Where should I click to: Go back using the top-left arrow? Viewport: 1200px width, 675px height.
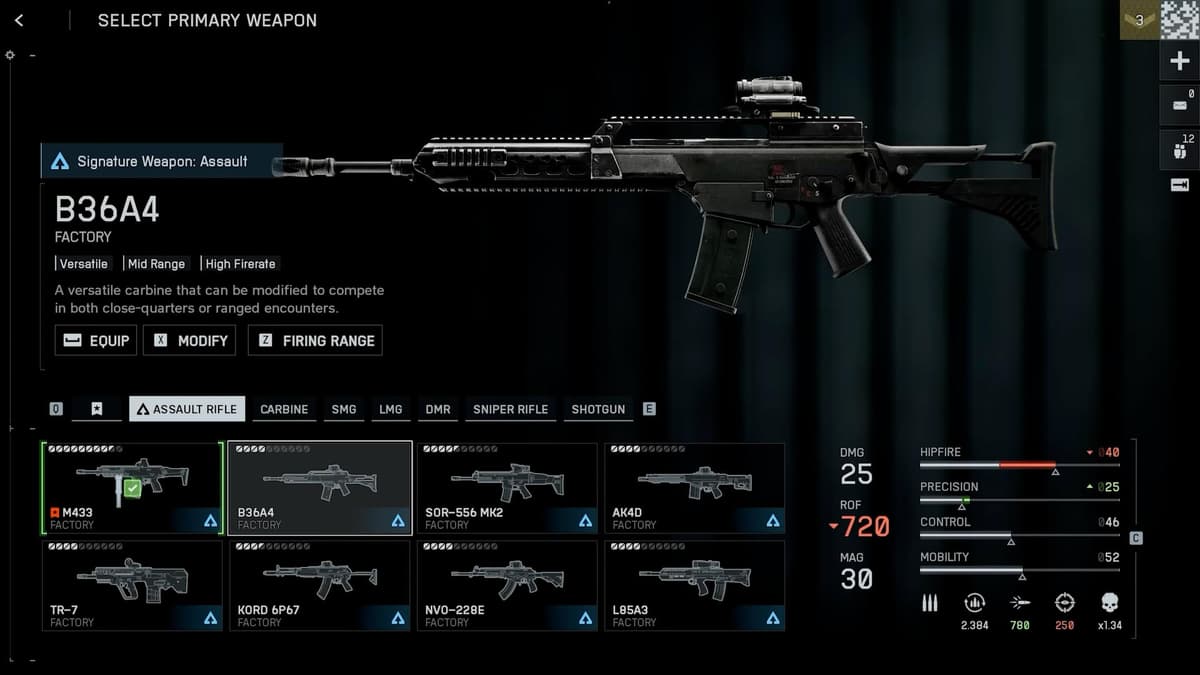19,20
